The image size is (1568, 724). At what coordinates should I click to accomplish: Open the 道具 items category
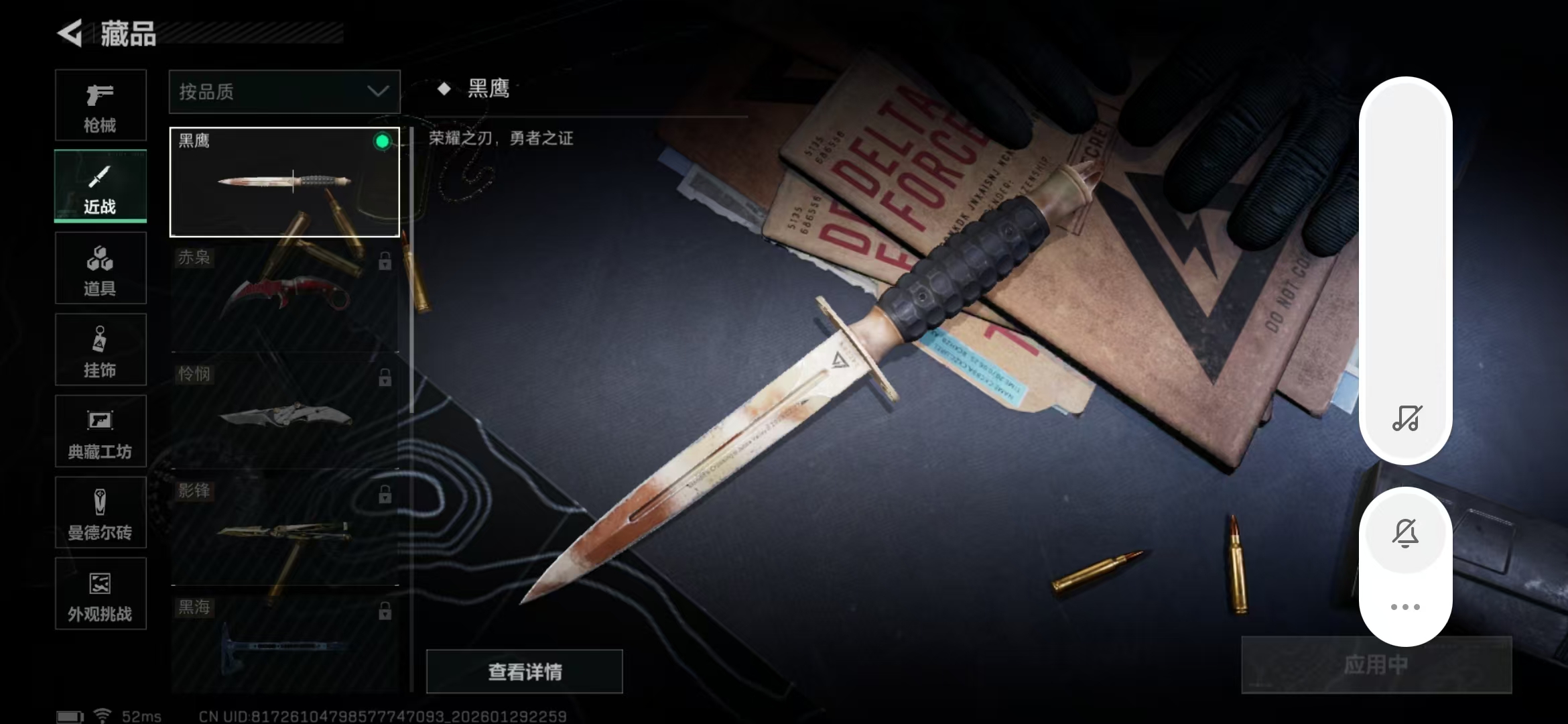click(101, 267)
